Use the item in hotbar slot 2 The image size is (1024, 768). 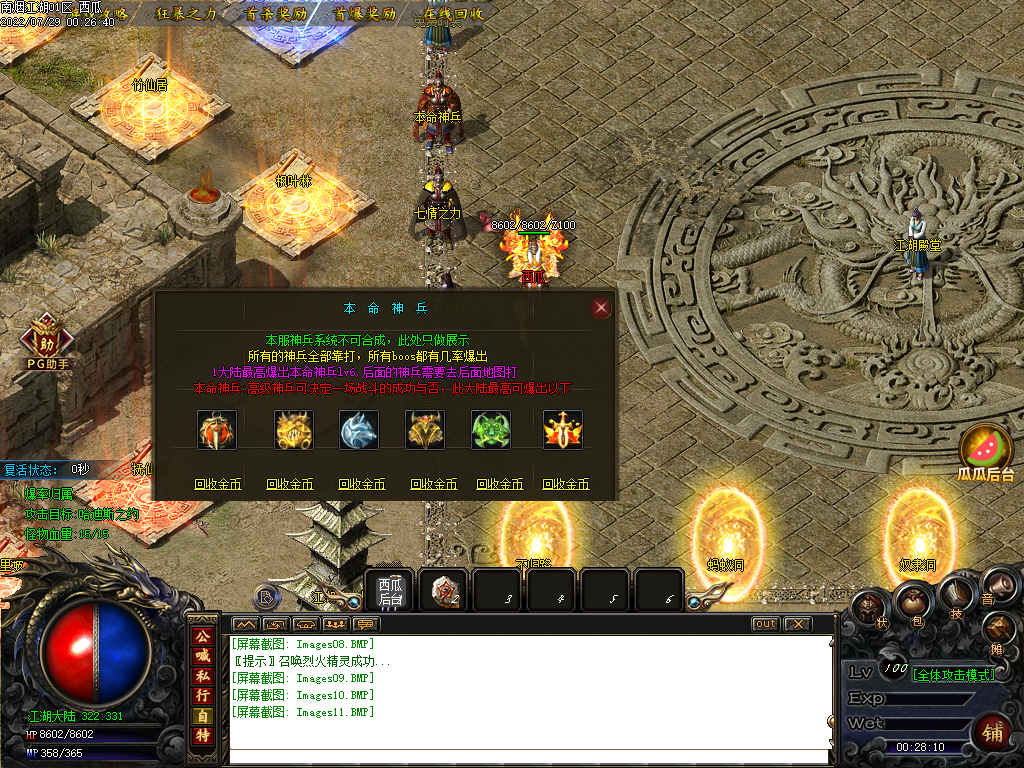pyautogui.click(x=444, y=592)
